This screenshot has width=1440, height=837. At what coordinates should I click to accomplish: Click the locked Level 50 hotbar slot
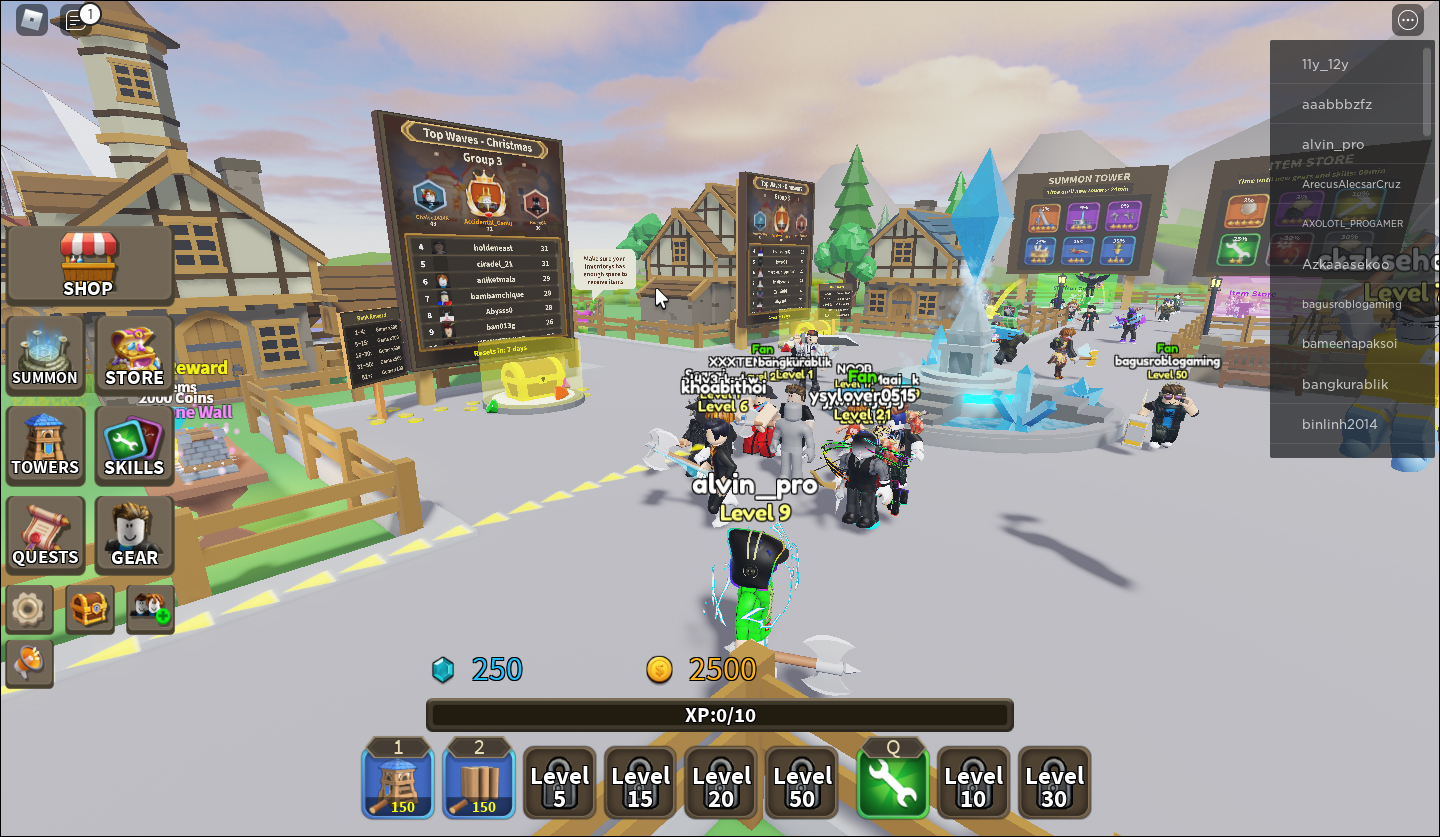(801, 782)
